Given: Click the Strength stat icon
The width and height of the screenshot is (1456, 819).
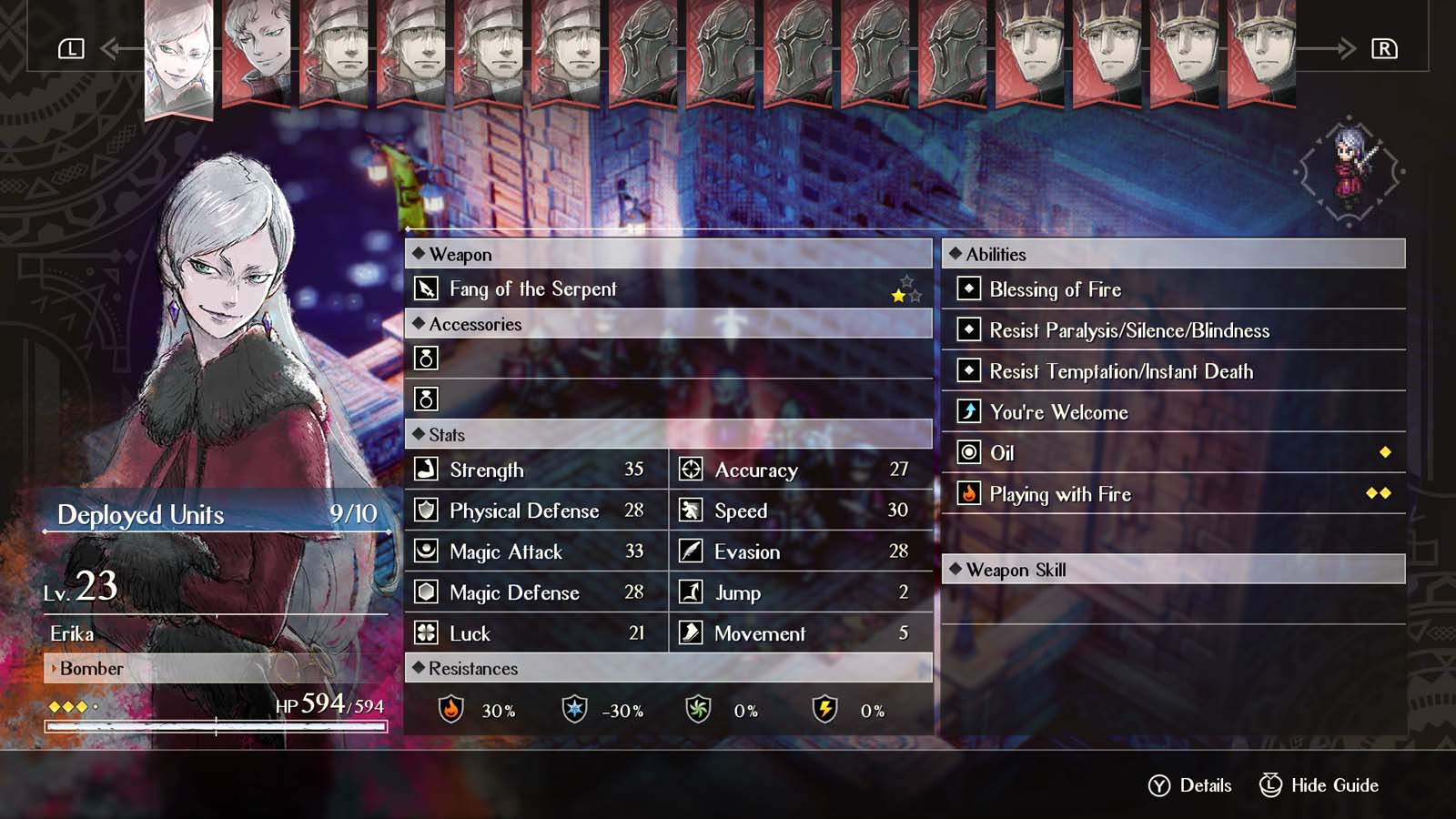Looking at the screenshot, I should pos(425,470).
